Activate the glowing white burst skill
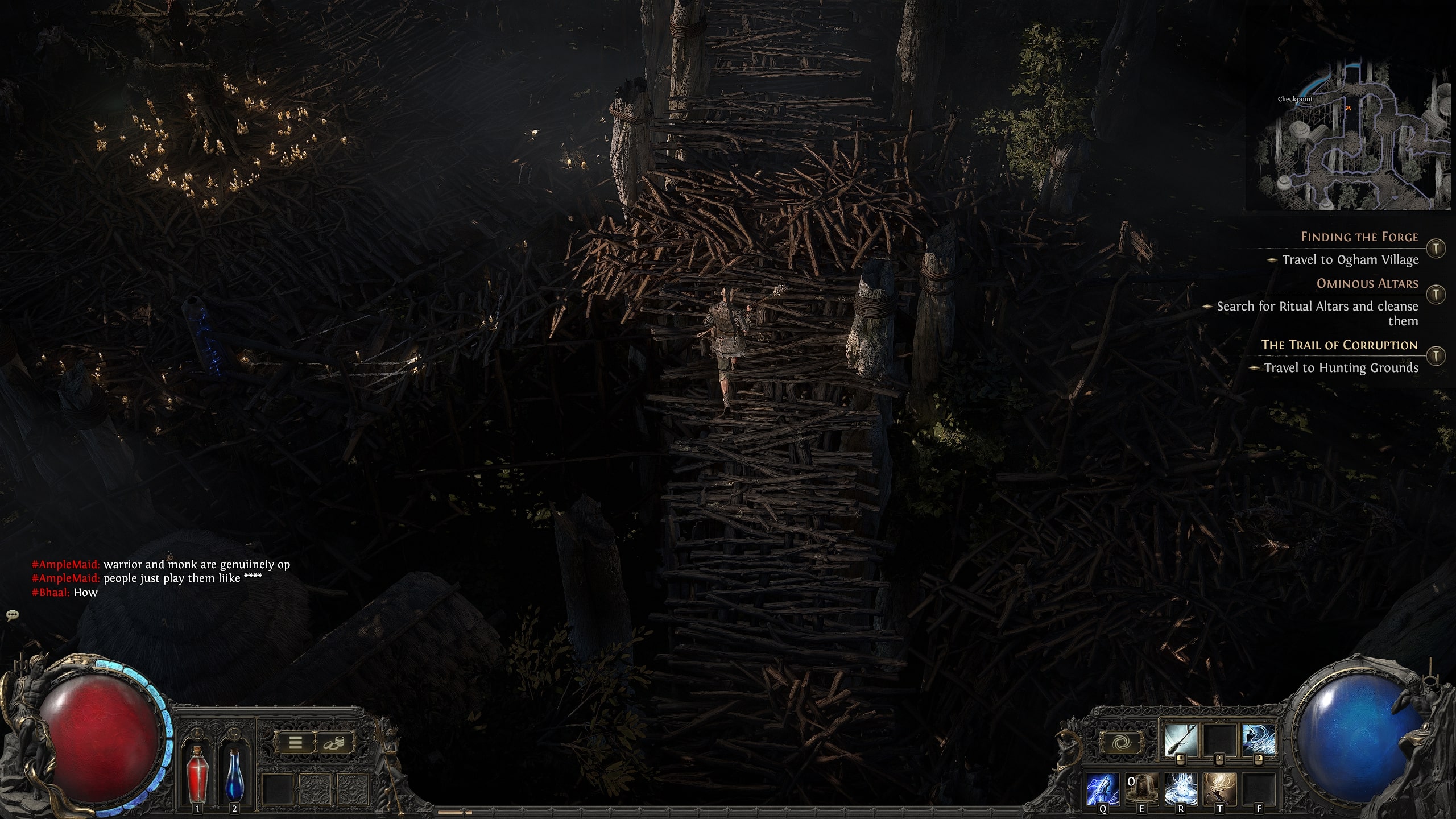Viewport: 1456px width, 819px height. pyautogui.click(x=1180, y=789)
